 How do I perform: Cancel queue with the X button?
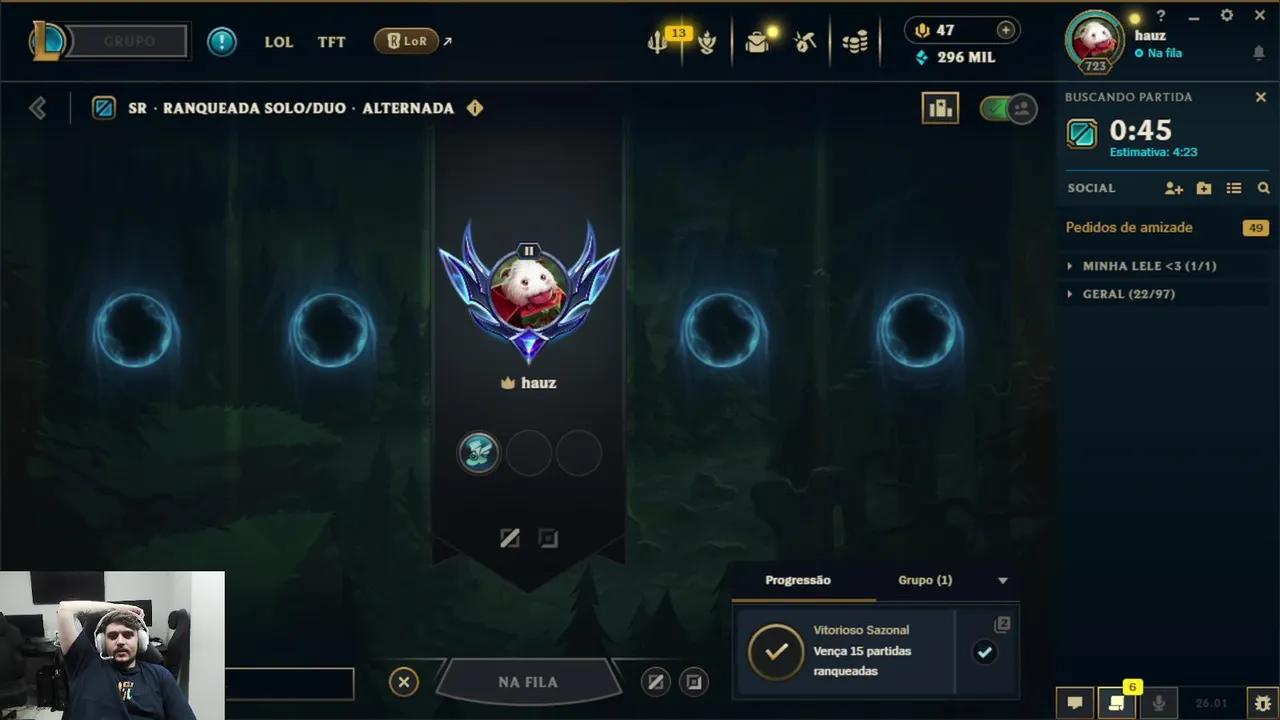click(404, 681)
